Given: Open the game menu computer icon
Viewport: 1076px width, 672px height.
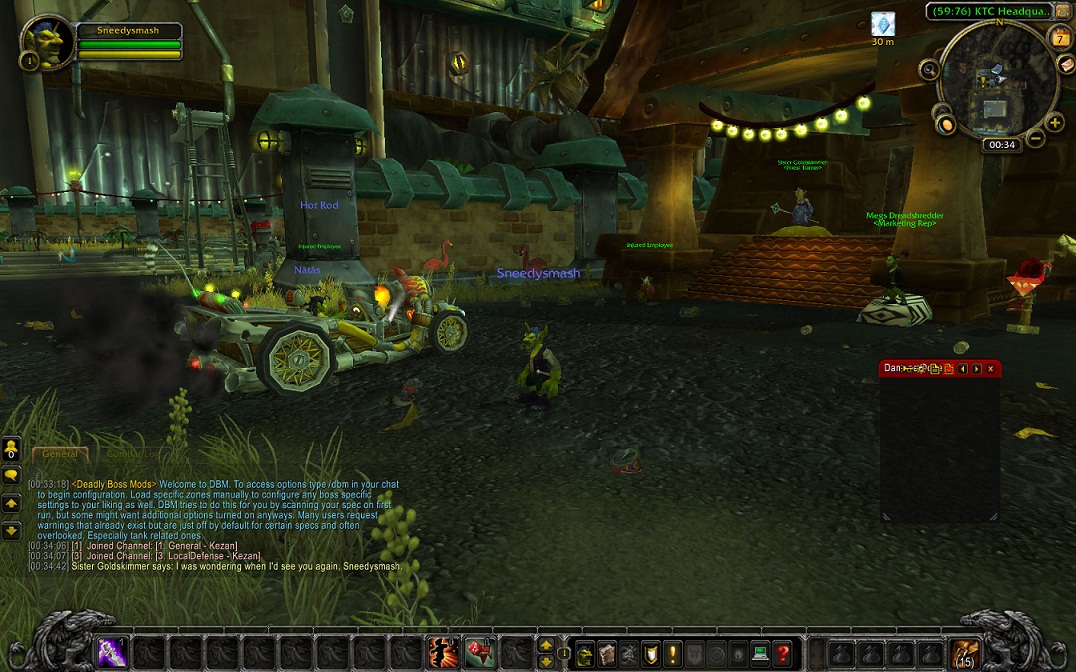Looking at the screenshot, I should [x=760, y=652].
